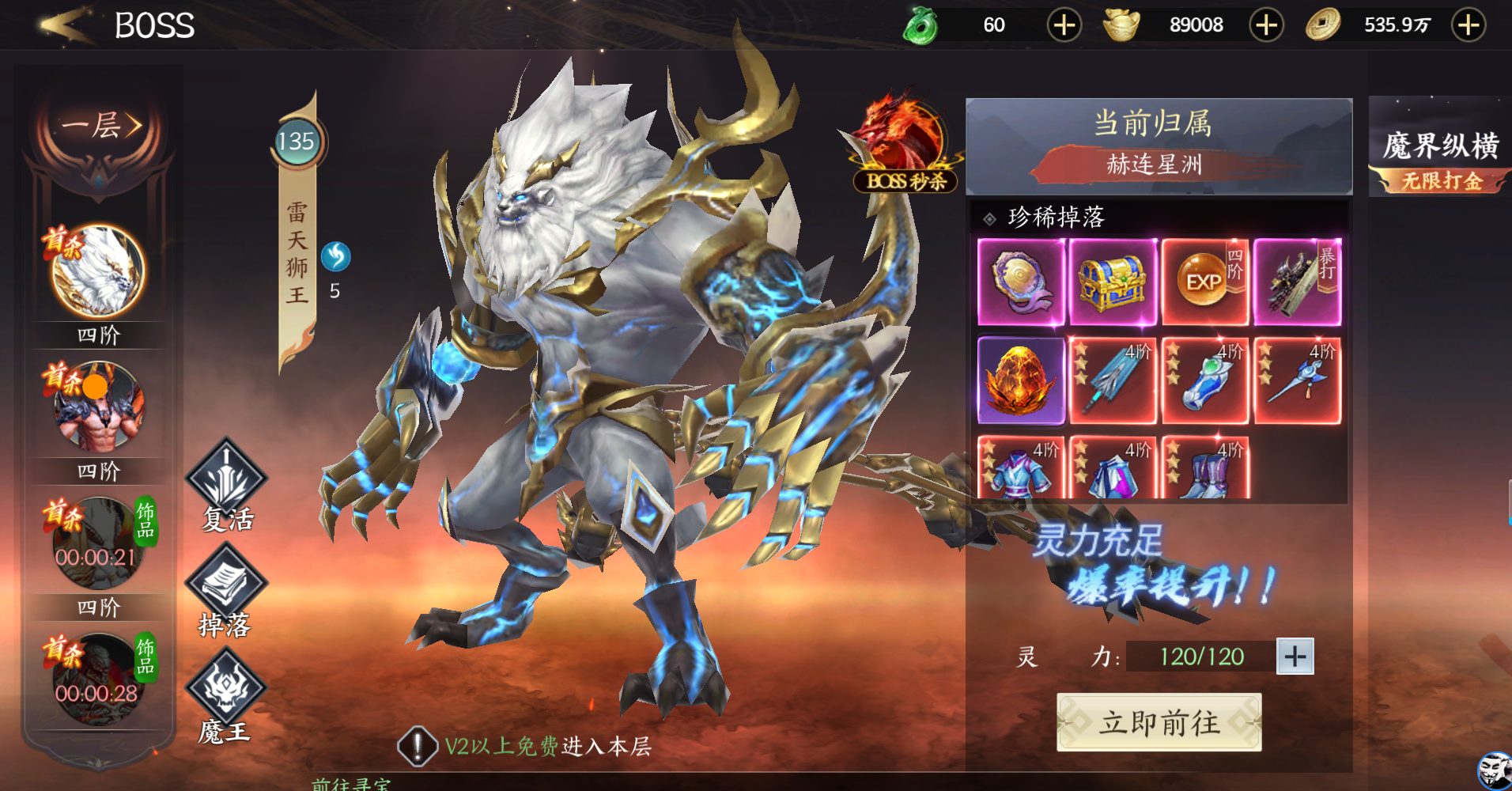Screen dimensions: 1512x791
Task: Click the 立即前往 go now button
Action: pos(1159,722)
